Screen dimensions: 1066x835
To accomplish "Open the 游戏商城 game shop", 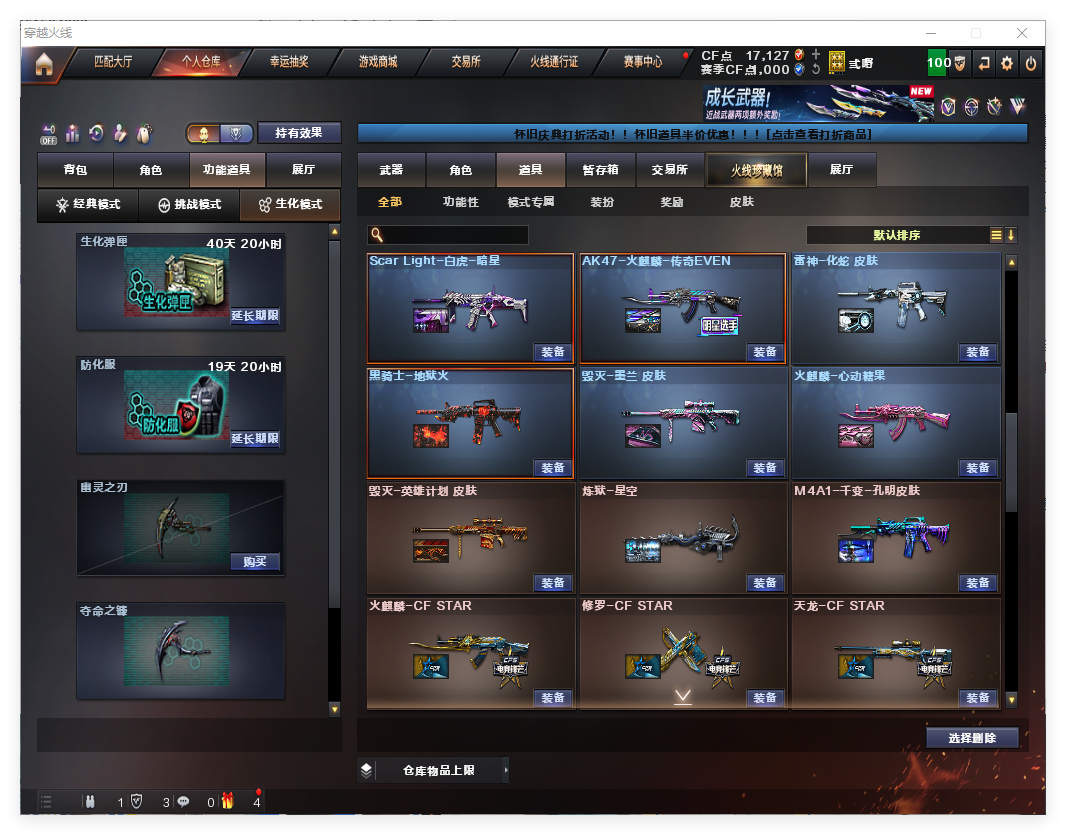I will click(377, 62).
